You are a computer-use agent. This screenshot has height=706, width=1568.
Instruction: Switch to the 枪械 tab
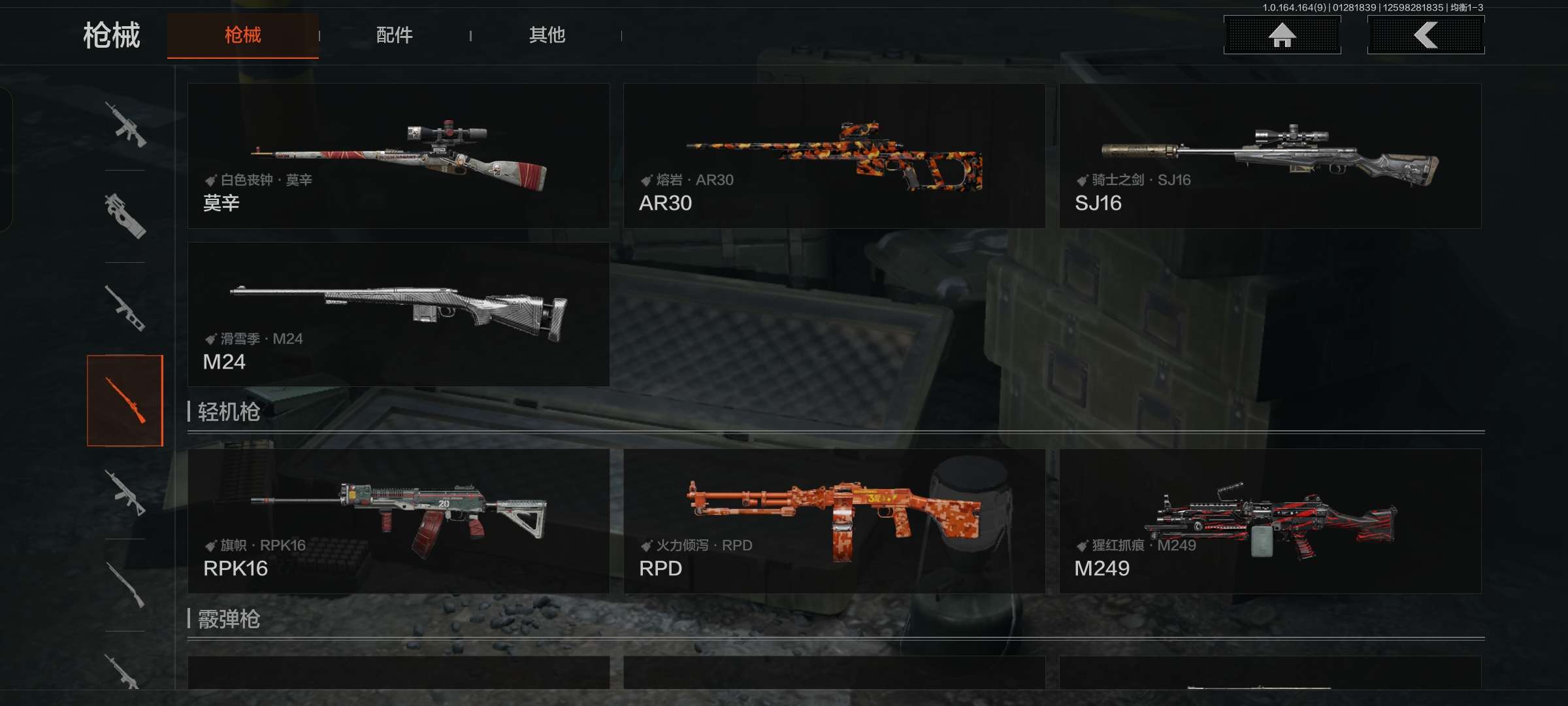(242, 35)
